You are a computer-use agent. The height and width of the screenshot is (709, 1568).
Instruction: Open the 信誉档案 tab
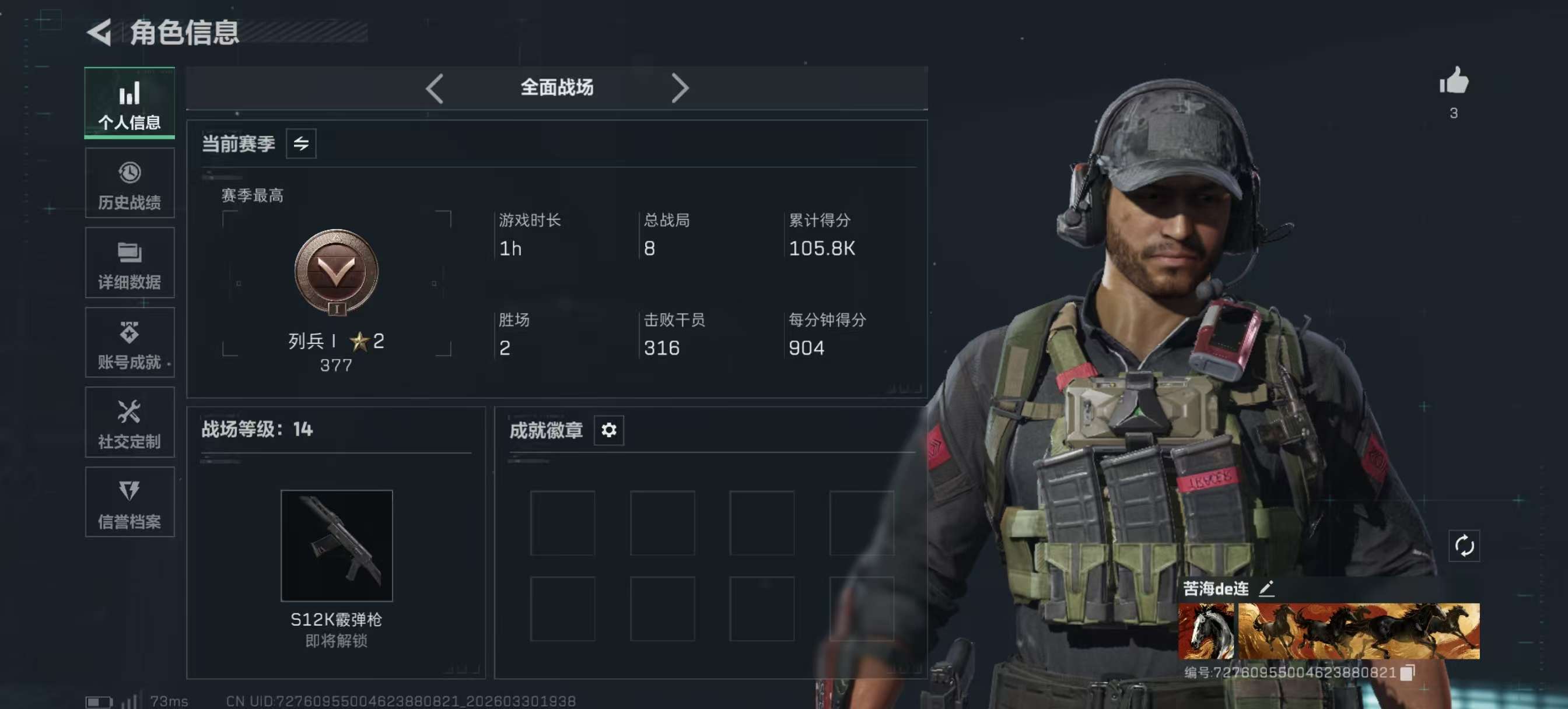click(x=129, y=502)
